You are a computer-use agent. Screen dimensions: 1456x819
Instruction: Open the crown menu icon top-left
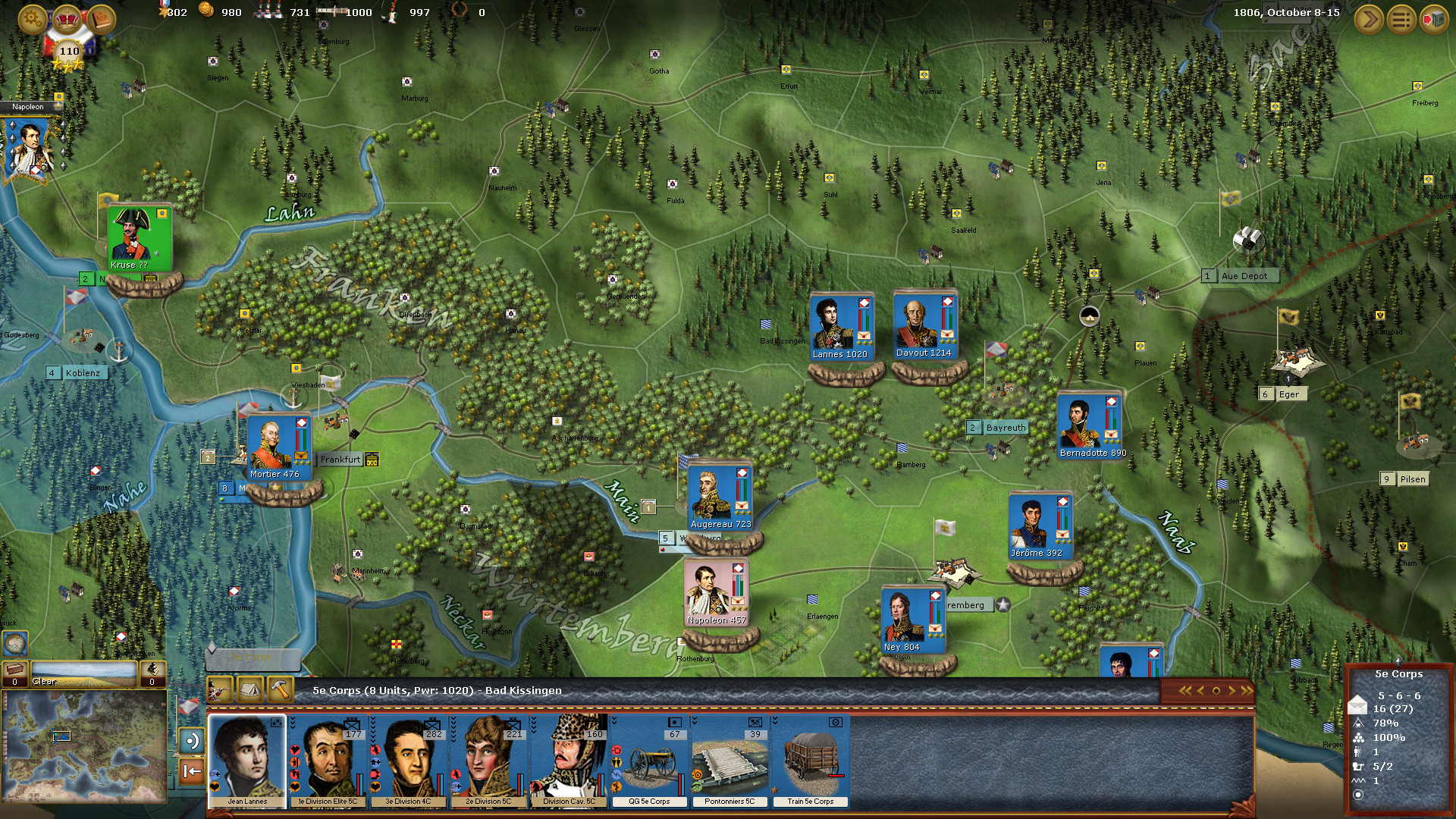(67, 20)
